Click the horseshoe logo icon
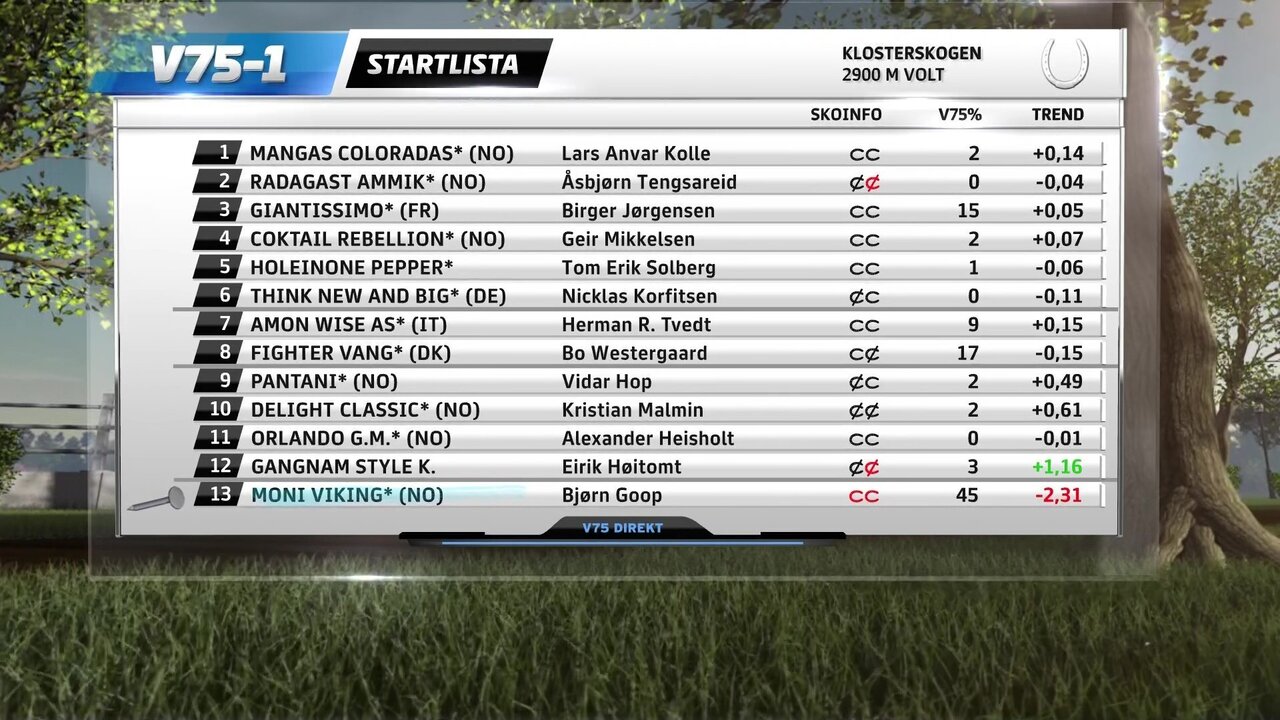Viewport: 1280px width, 720px height. 1064,63
